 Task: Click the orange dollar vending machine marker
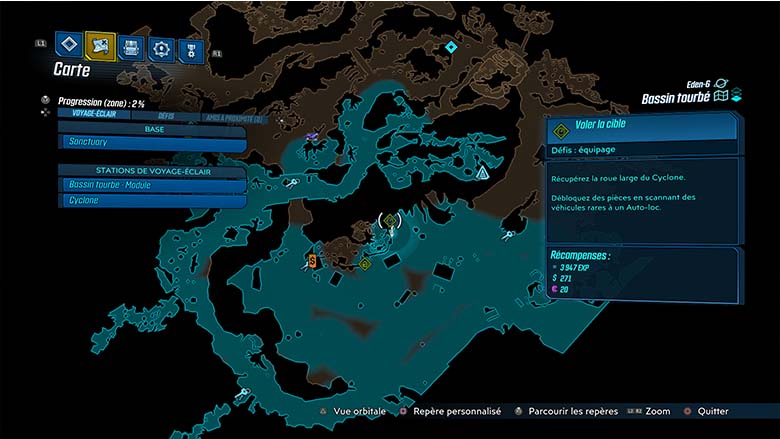click(313, 261)
